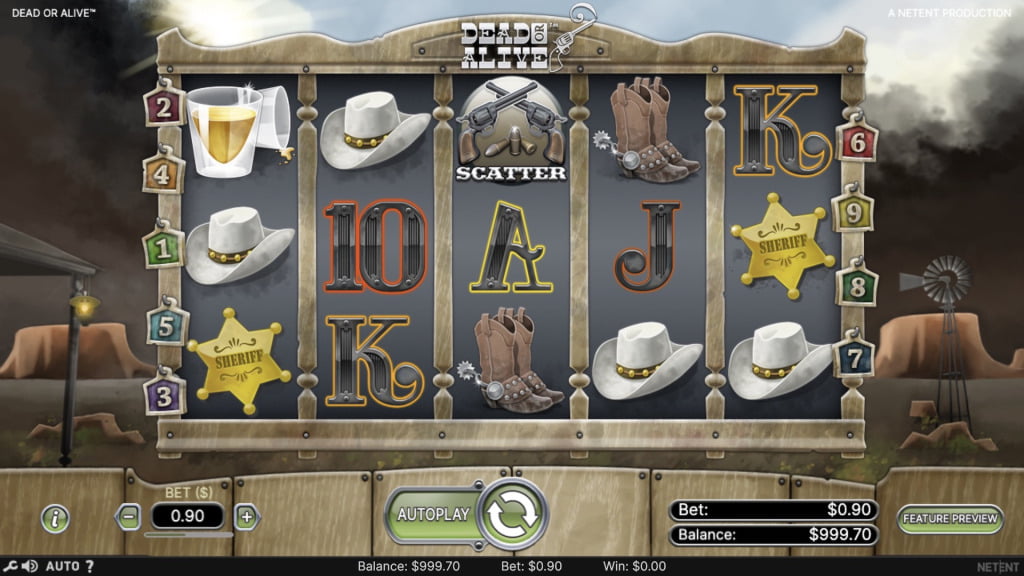Viewport: 1024px width, 576px height.
Task: Open game settings via the wrench icon
Action: (x=8, y=567)
